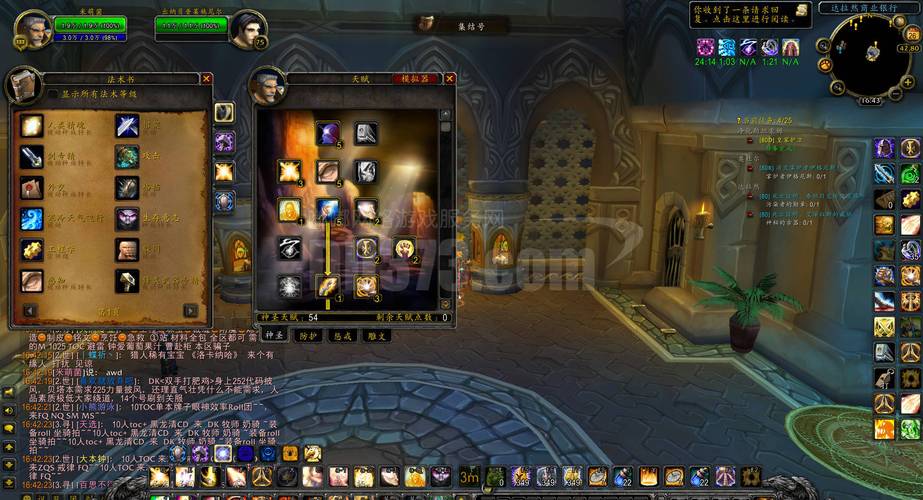
Task: Click the gold gear profession icon in spellbook
Action: coord(32,250)
